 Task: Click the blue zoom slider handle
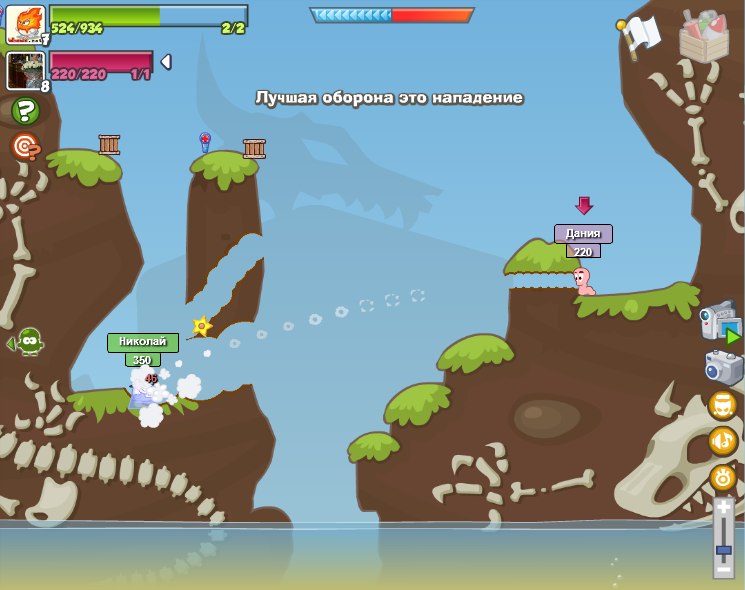tap(723, 550)
